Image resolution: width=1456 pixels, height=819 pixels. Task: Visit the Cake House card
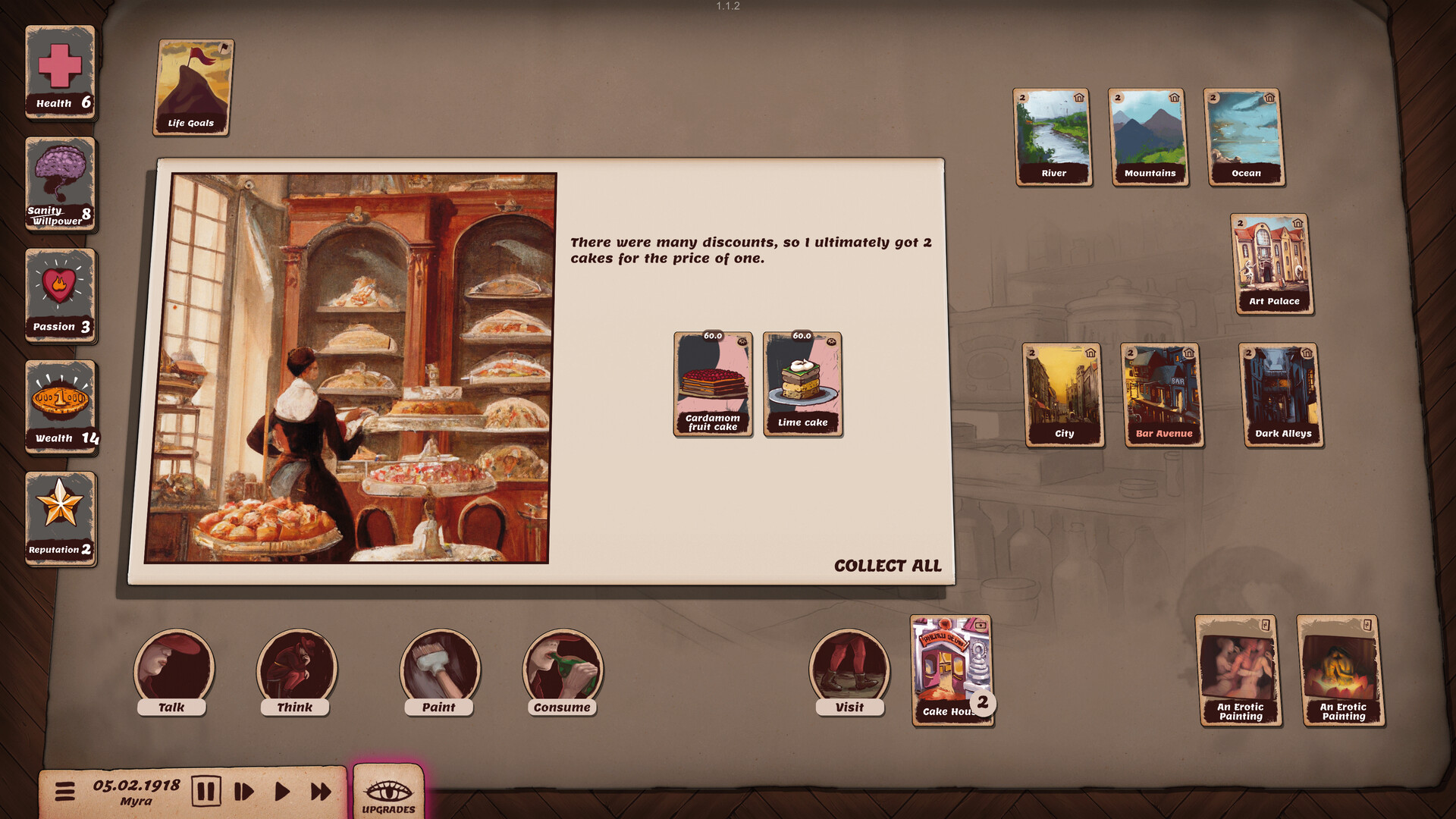tap(950, 671)
